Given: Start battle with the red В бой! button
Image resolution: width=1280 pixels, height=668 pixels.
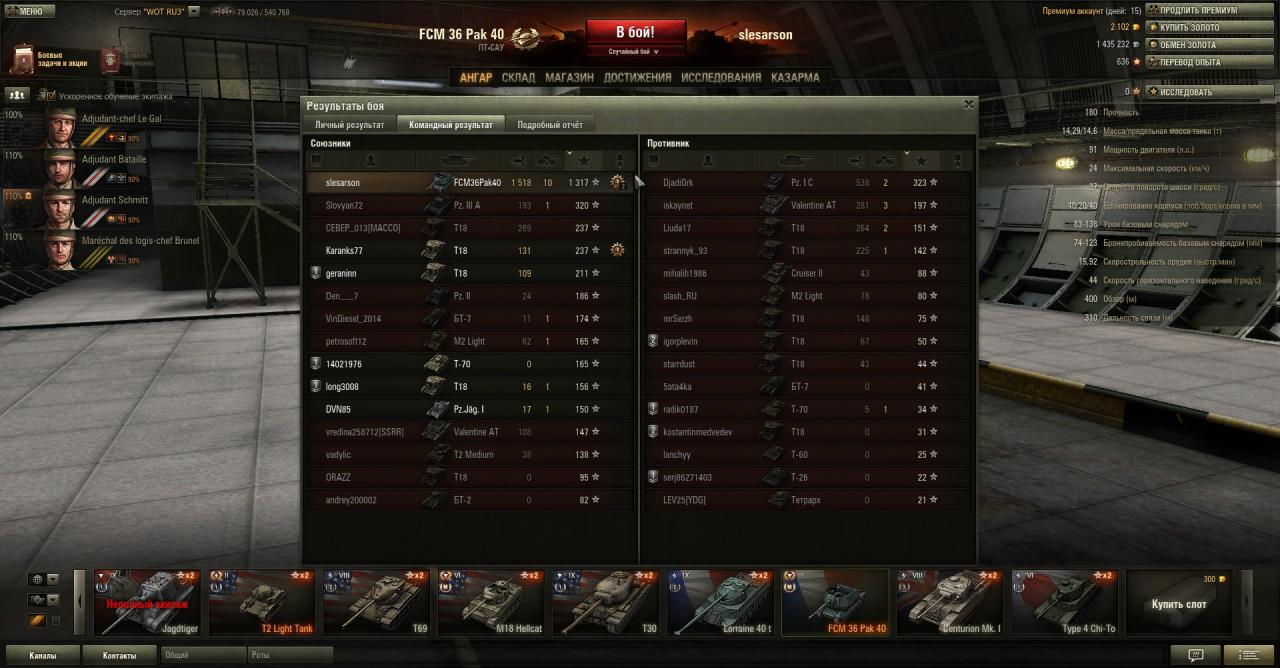Looking at the screenshot, I should coord(635,31).
